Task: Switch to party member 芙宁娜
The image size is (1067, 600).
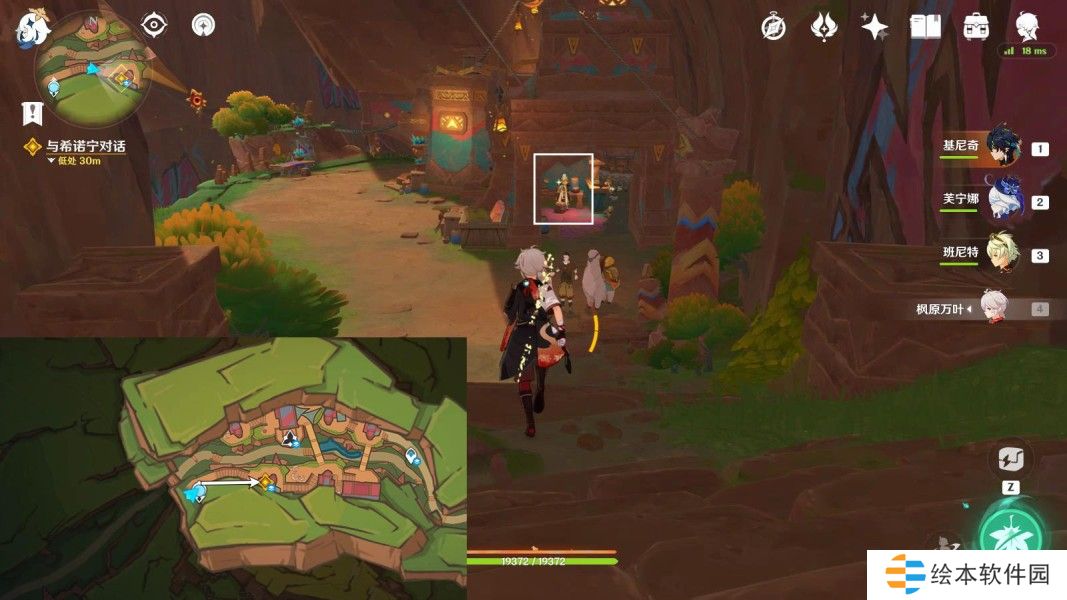Action: pos(1003,202)
